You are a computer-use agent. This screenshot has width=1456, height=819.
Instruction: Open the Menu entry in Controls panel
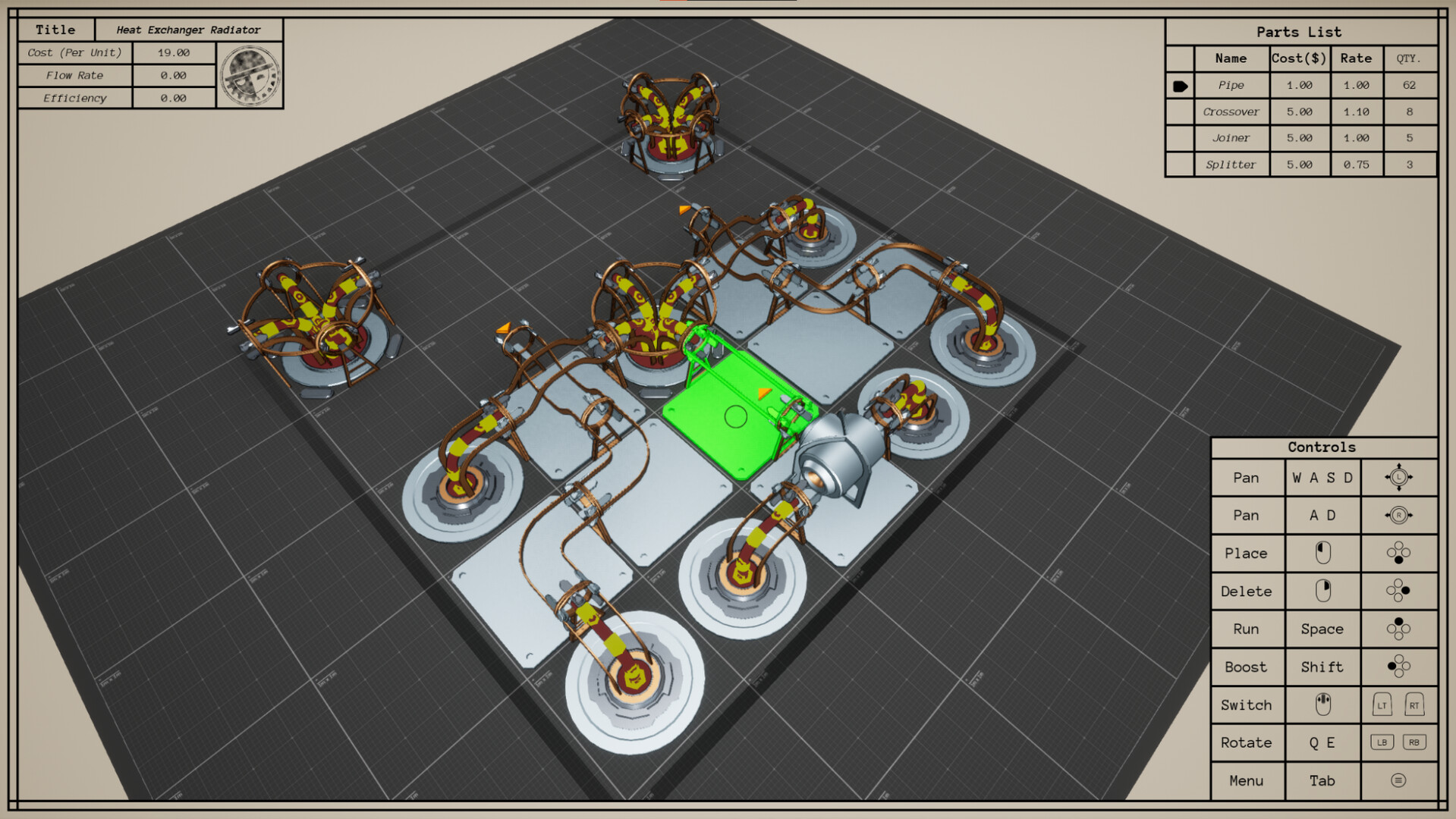click(x=1247, y=780)
